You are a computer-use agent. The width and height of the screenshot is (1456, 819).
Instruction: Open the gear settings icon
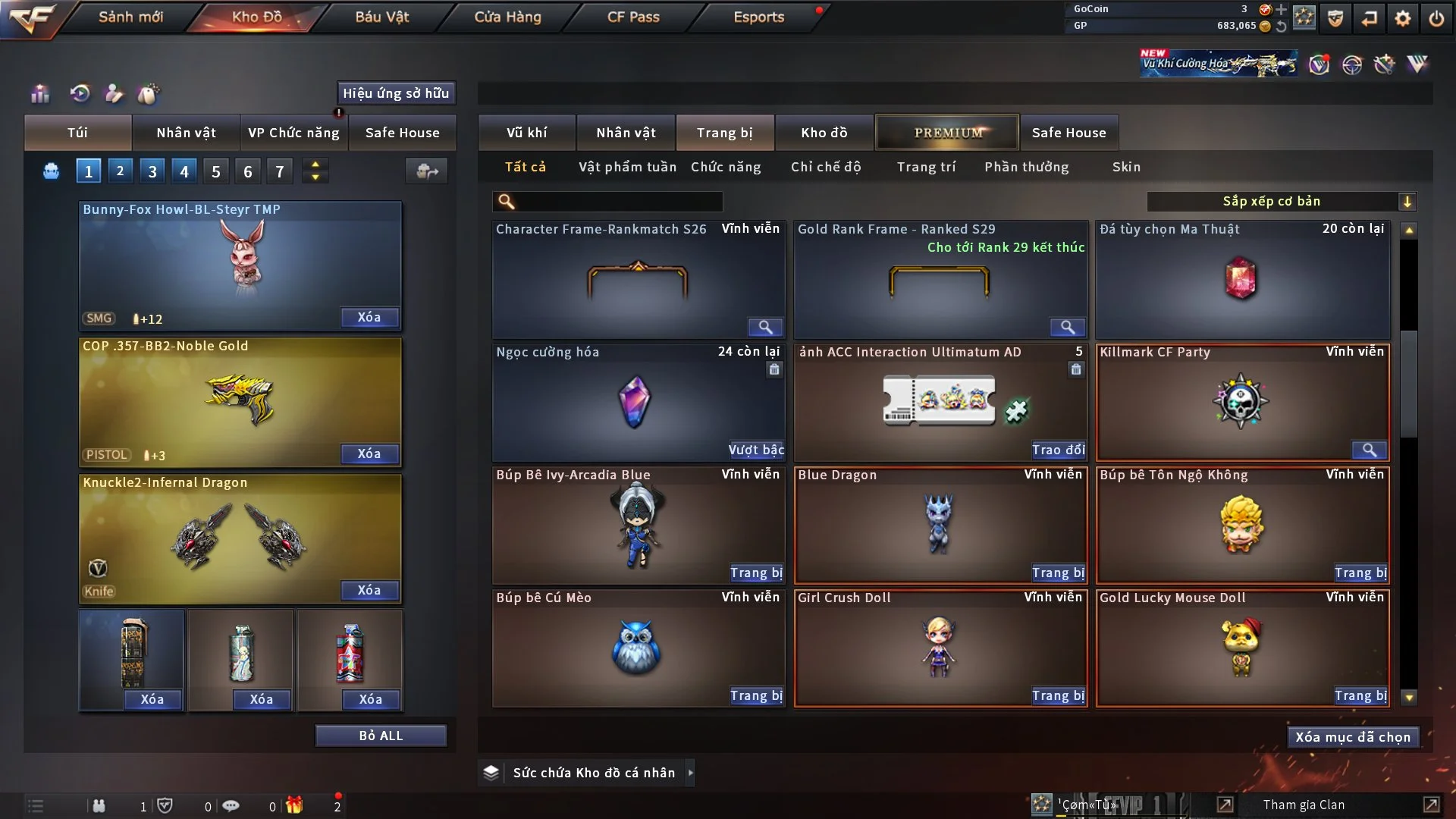pos(1402,18)
